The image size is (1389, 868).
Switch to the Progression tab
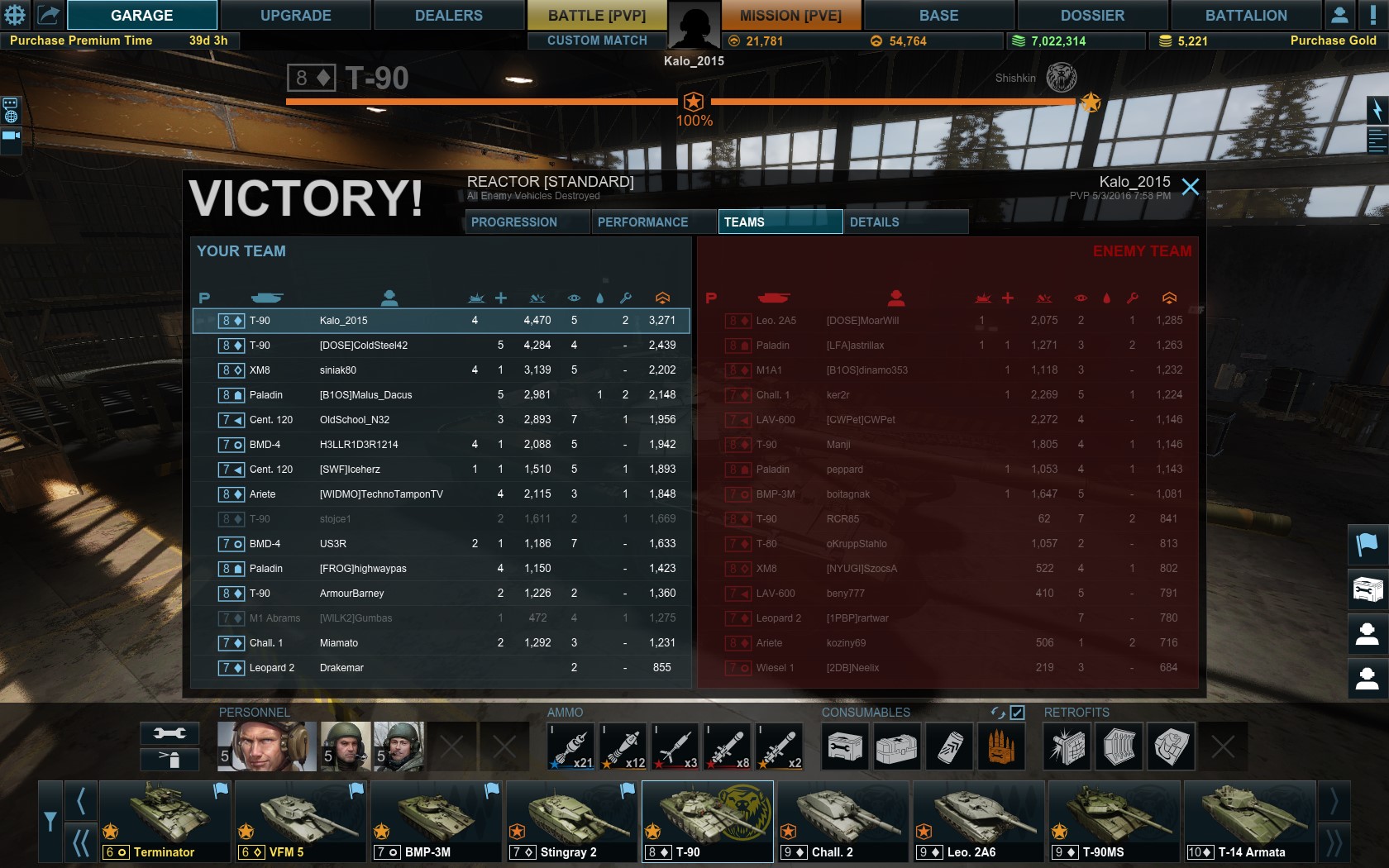click(527, 222)
